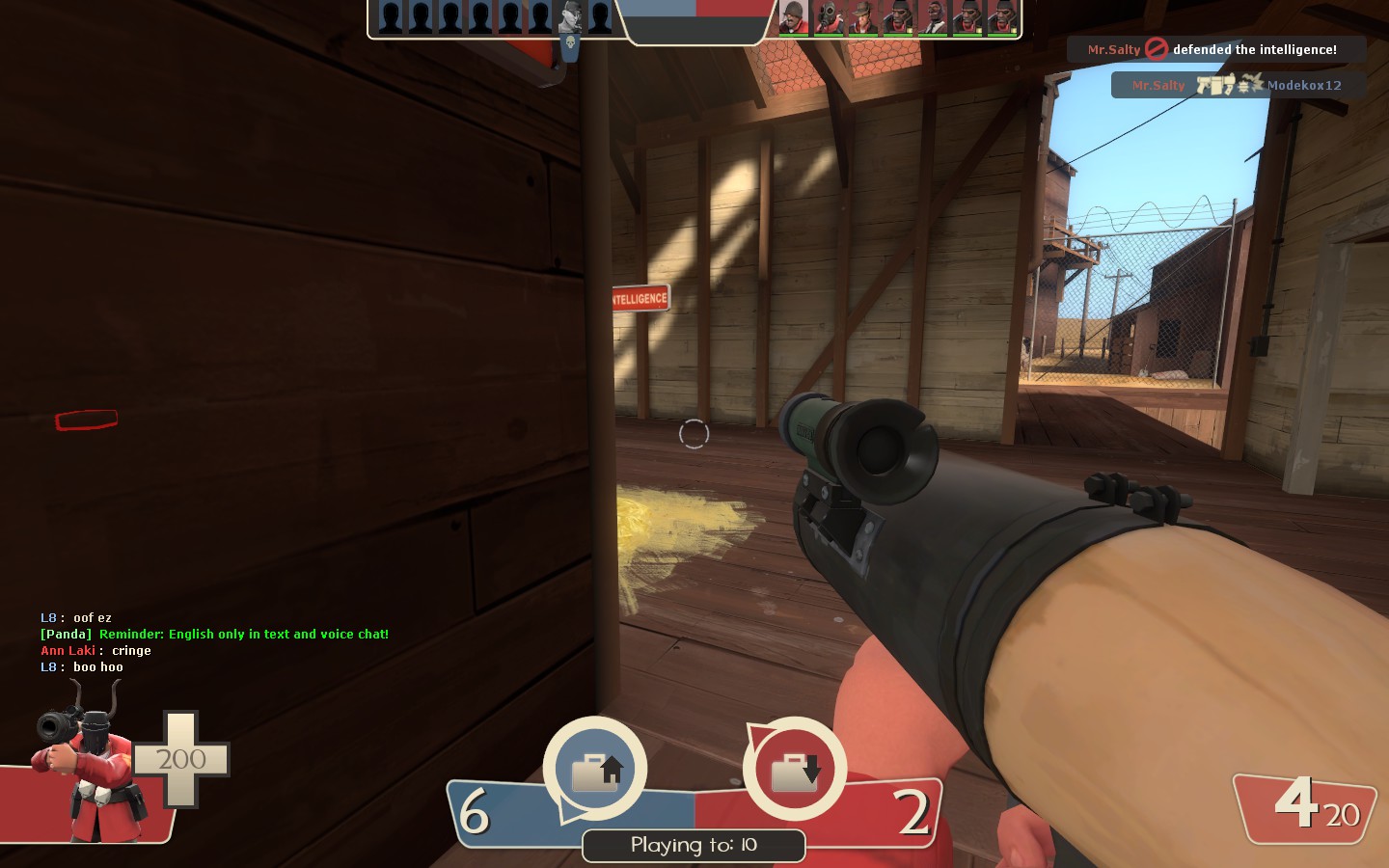This screenshot has height=868, width=1389.
Task: Select the RED Pyro portrait in the team bar
Action: [x=828, y=17]
